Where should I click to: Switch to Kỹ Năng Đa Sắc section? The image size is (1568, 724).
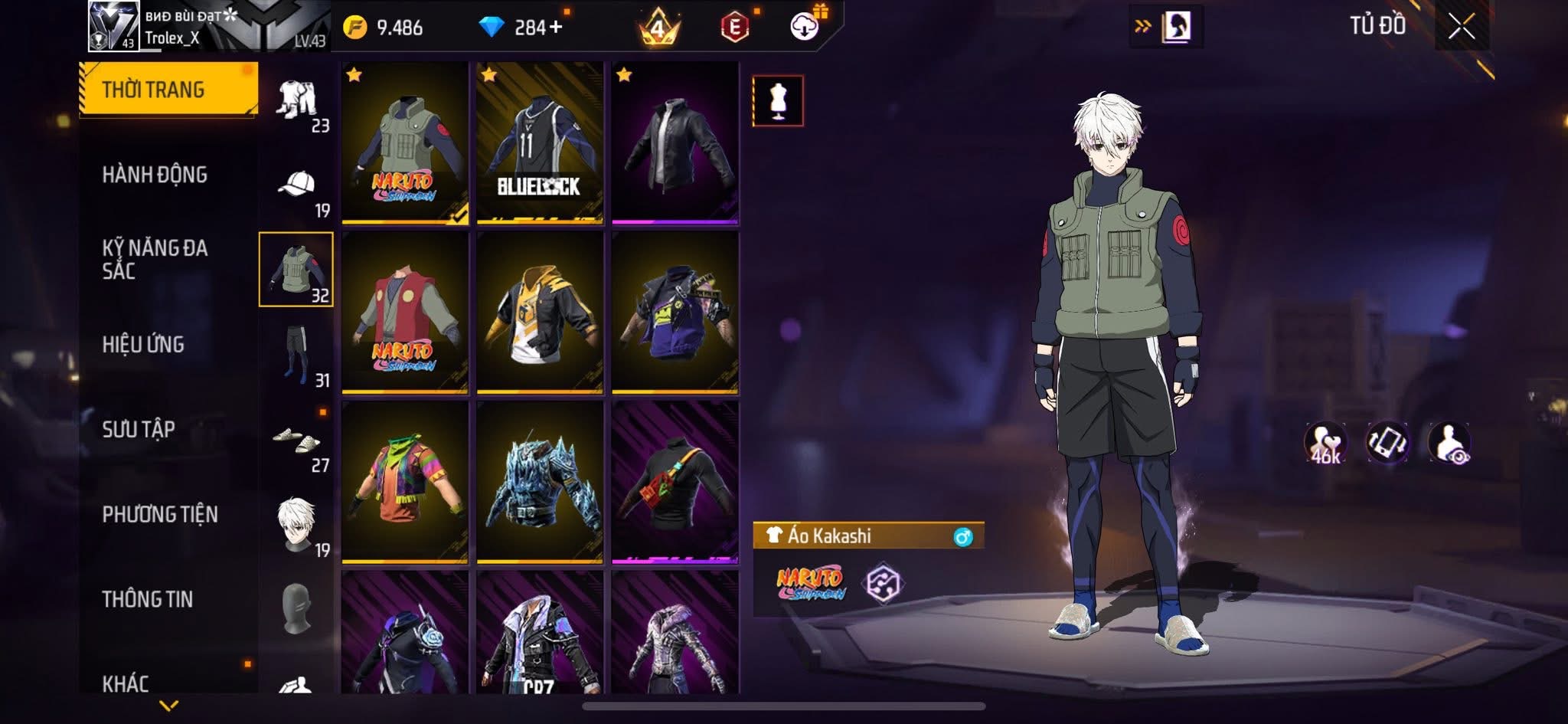click(x=155, y=259)
